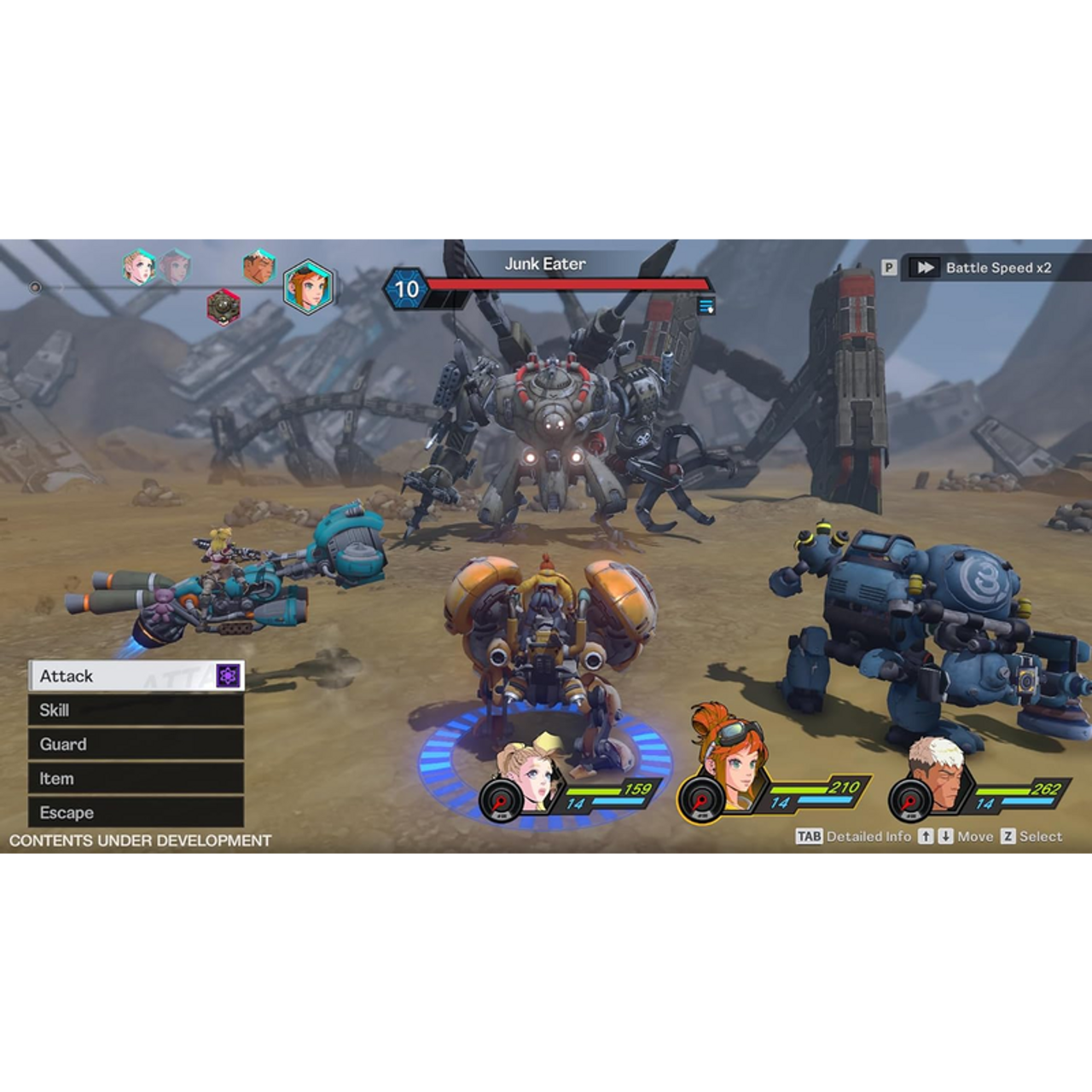Screen dimensions: 1092x1092
Task: Click the purple icon on Attack row
Action: tap(228, 677)
